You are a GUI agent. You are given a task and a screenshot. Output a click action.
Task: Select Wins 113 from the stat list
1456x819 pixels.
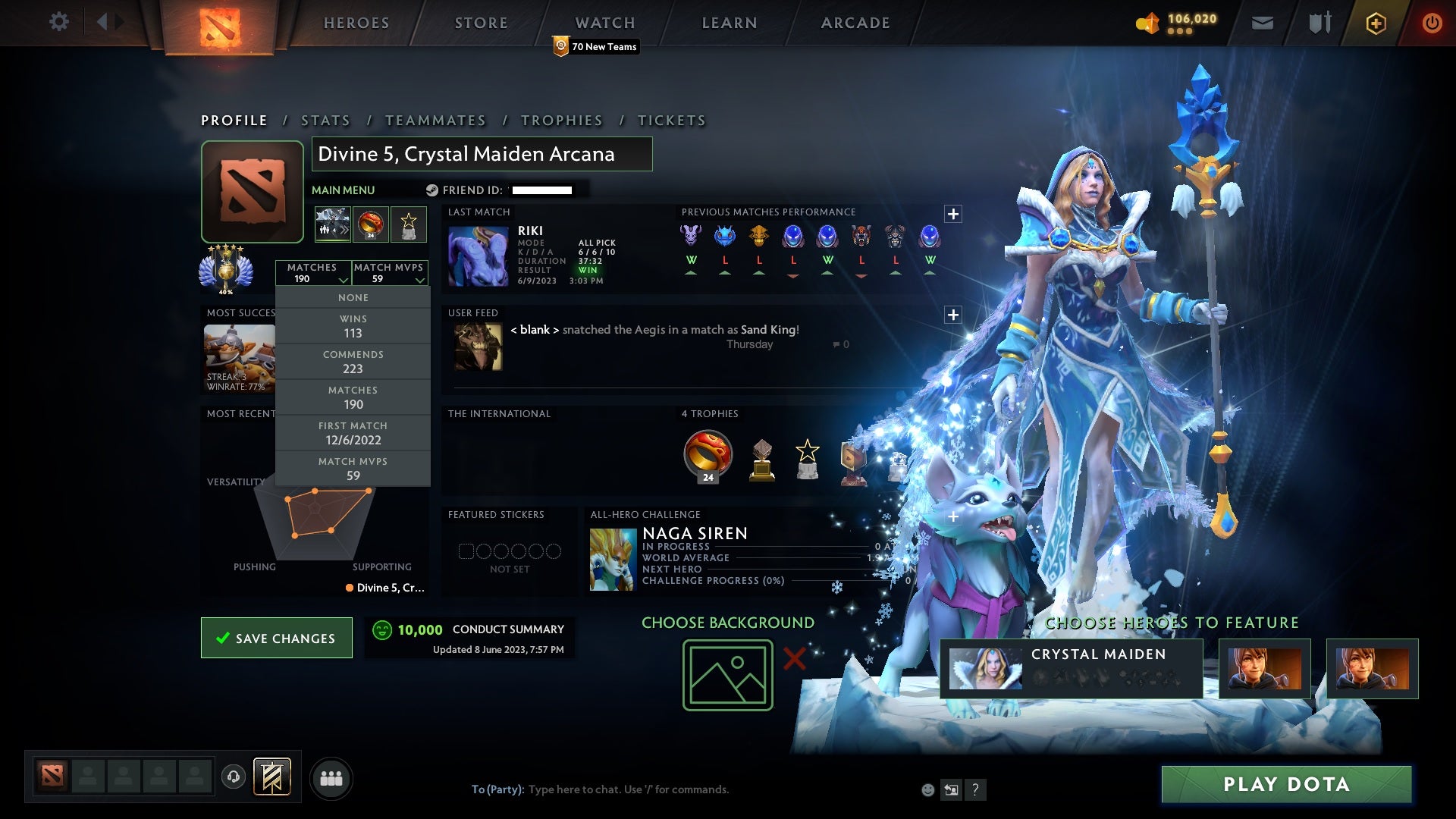click(353, 326)
